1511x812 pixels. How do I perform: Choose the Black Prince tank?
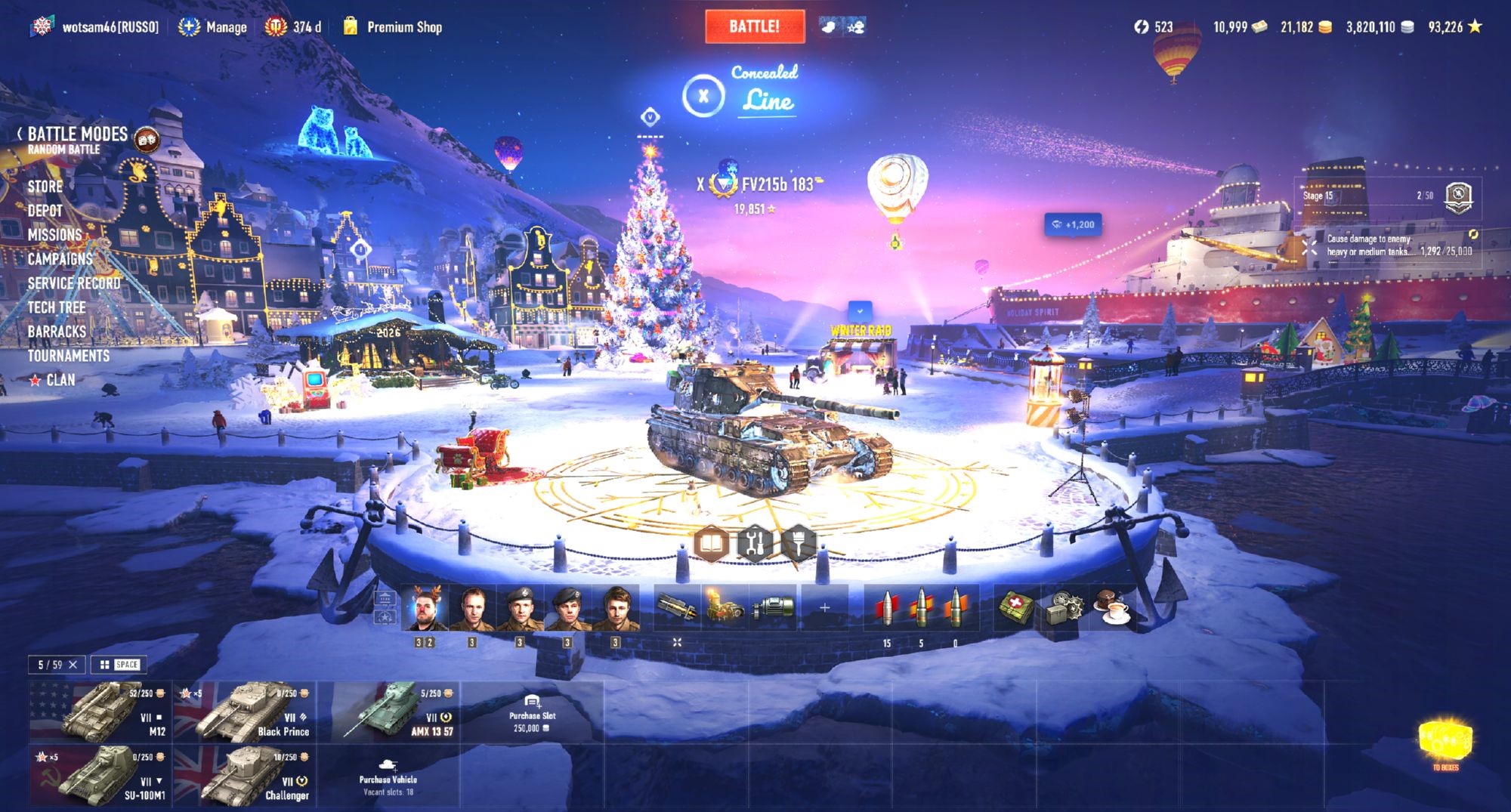click(245, 711)
